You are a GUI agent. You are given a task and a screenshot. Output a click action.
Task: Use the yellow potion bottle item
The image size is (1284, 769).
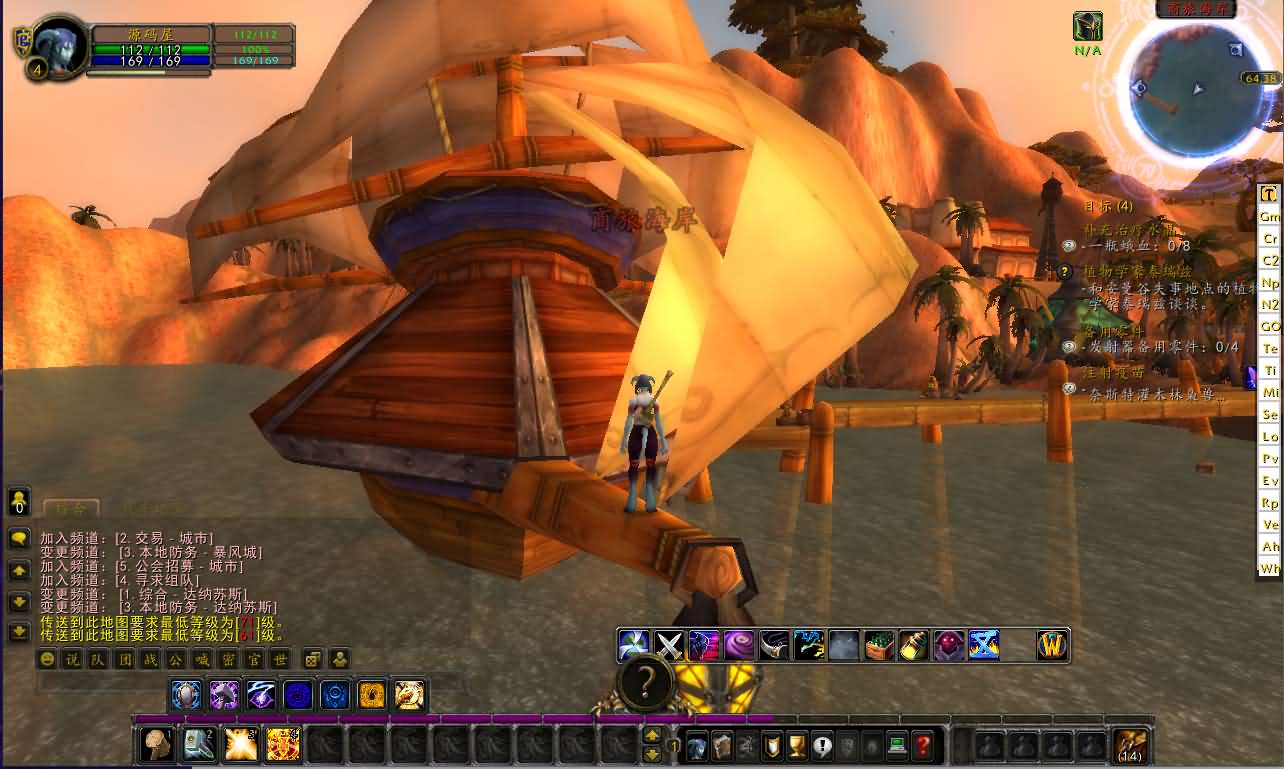914,645
